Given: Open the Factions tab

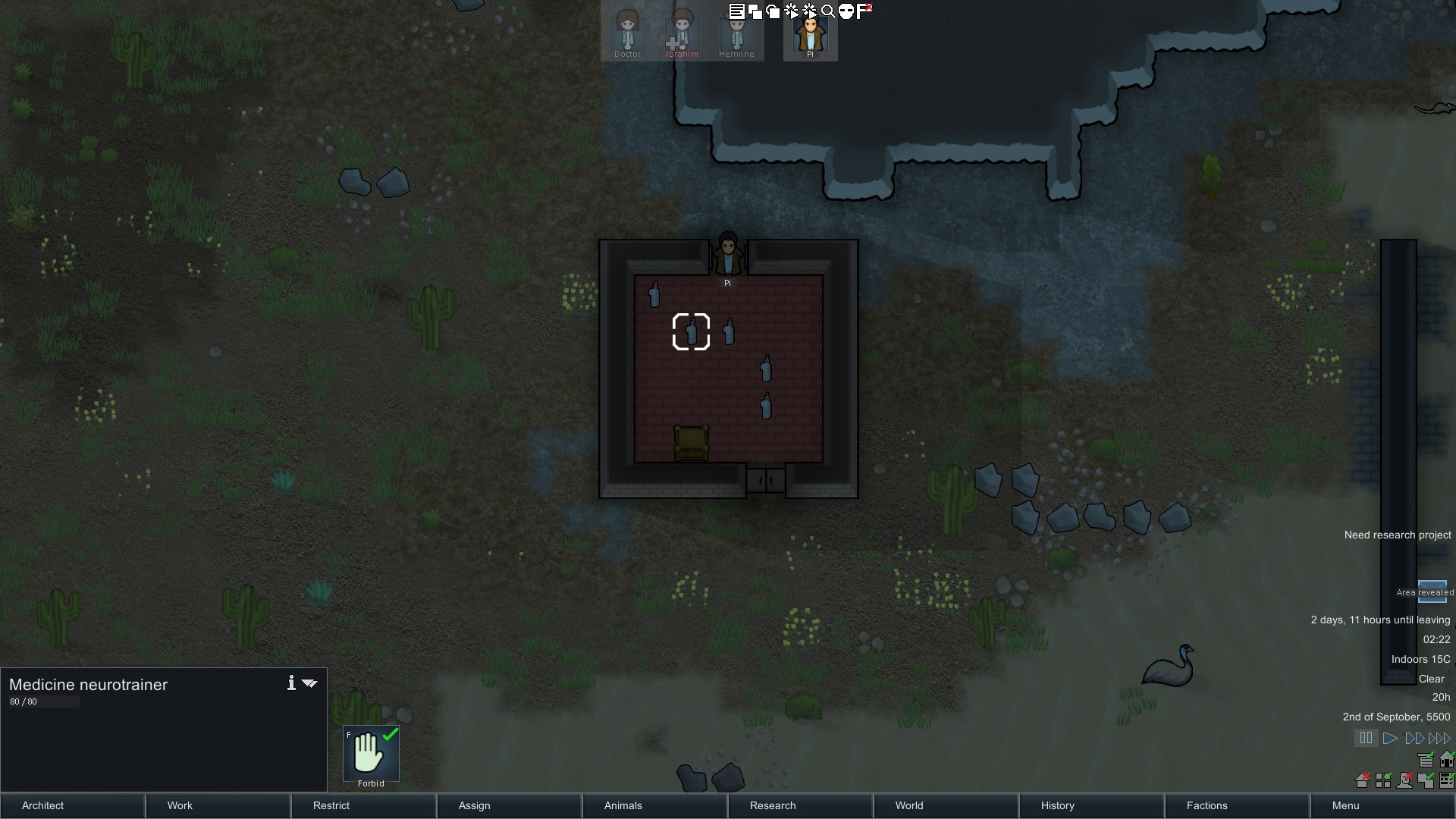Looking at the screenshot, I should click(x=1206, y=805).
